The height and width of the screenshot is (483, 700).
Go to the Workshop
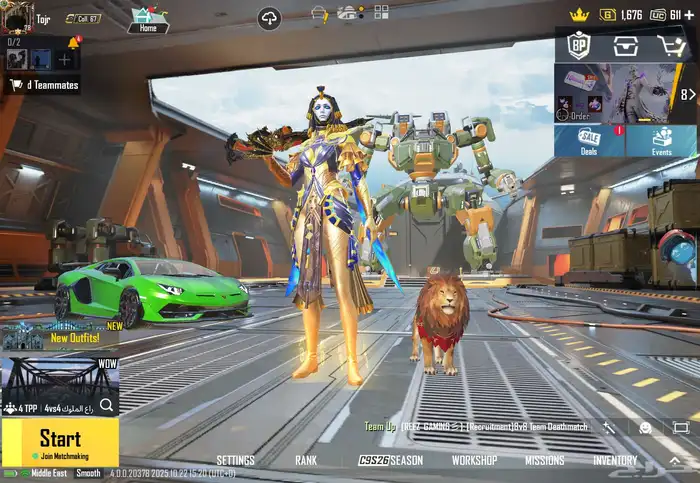474,461
